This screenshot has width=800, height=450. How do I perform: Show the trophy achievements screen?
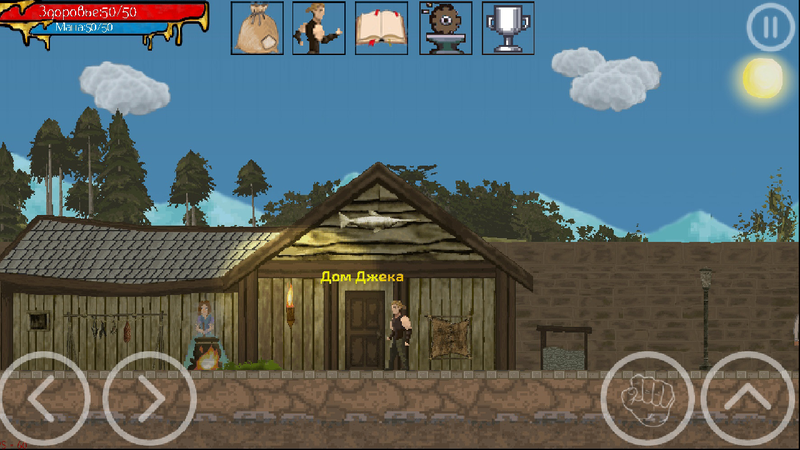[508, 28]
